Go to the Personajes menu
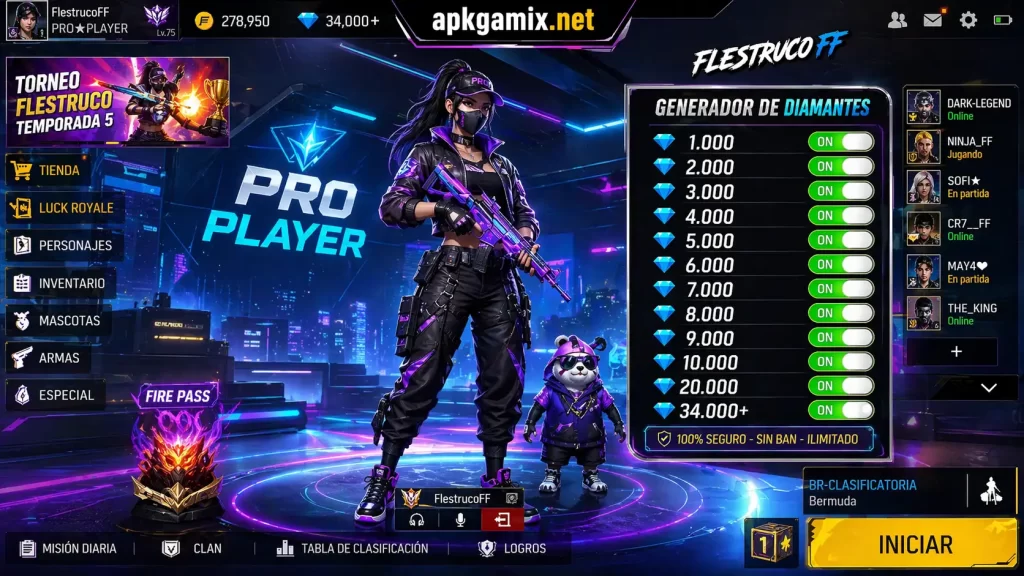 pyautogui.click(x=62, y=245)
